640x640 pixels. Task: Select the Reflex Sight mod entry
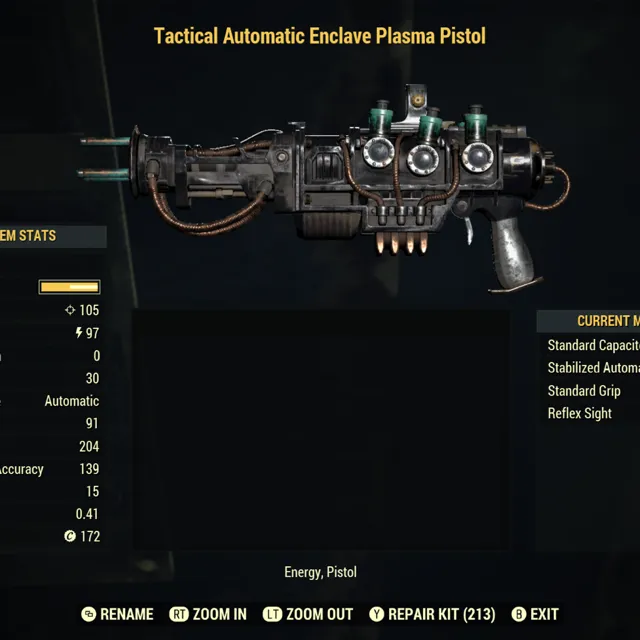click(x=580, y=414)
